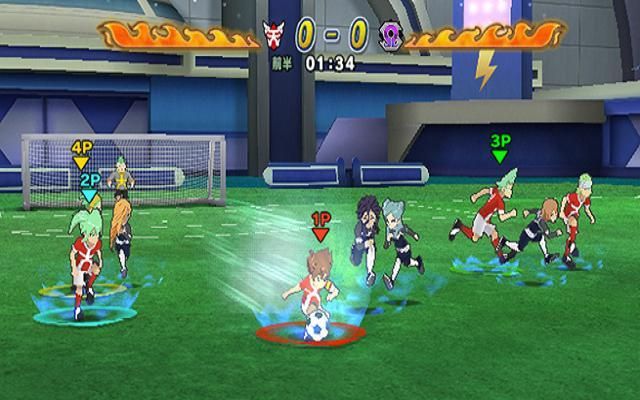Select the purple team emblem on the scoreboard

click(390, 37)
